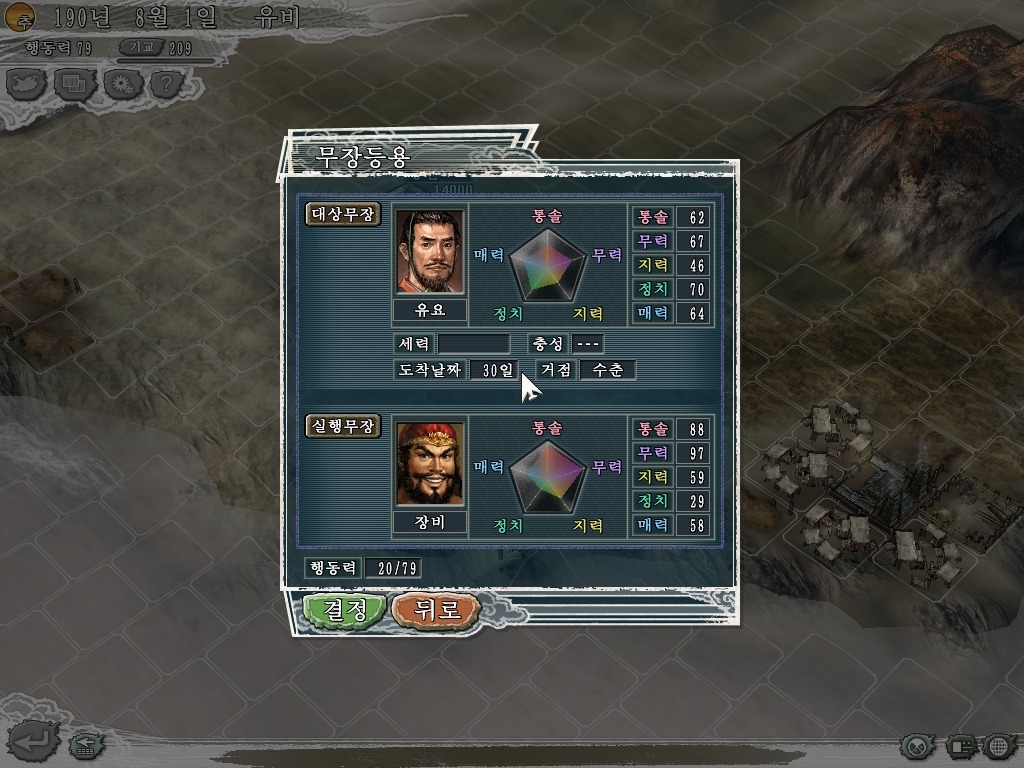
Task: Go back with the 뒤로 button
Action: 436,609
